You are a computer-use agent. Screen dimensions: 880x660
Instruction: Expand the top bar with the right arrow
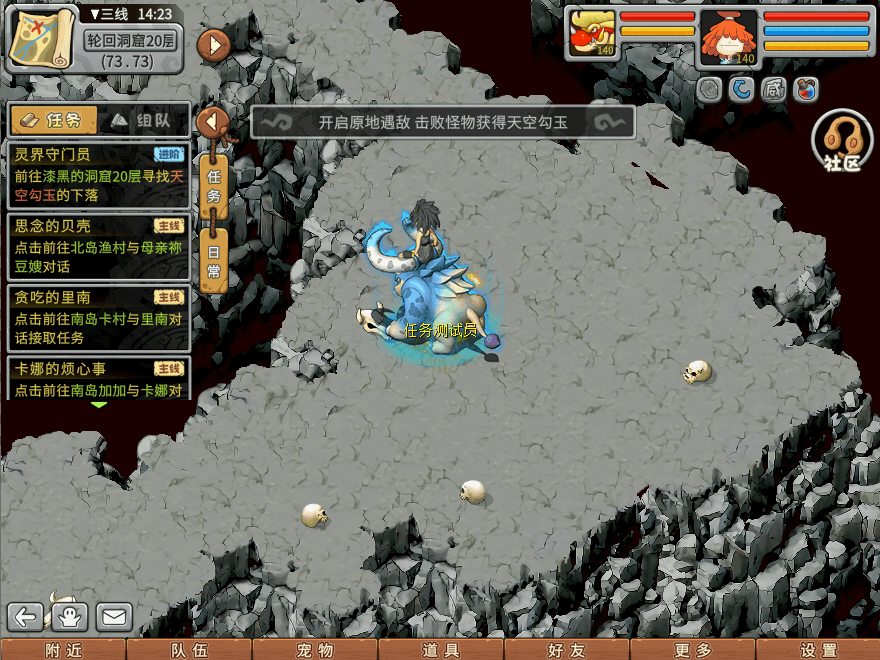[x=214, y=44]
